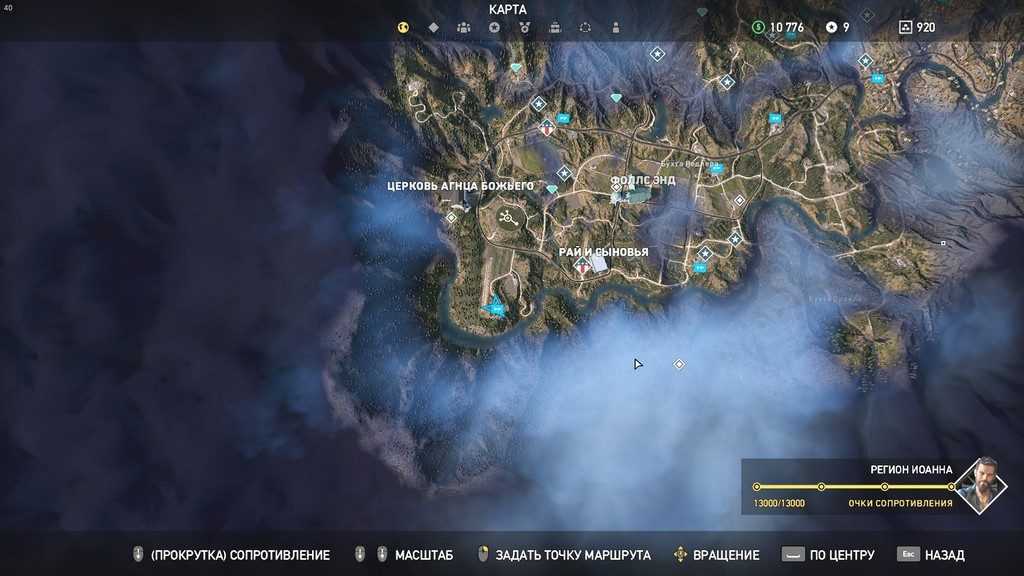This screenshot has width=1024, height=576.
Task: Click the bearded man portrait for Регион Иоанна
Action: click(981, 485)
